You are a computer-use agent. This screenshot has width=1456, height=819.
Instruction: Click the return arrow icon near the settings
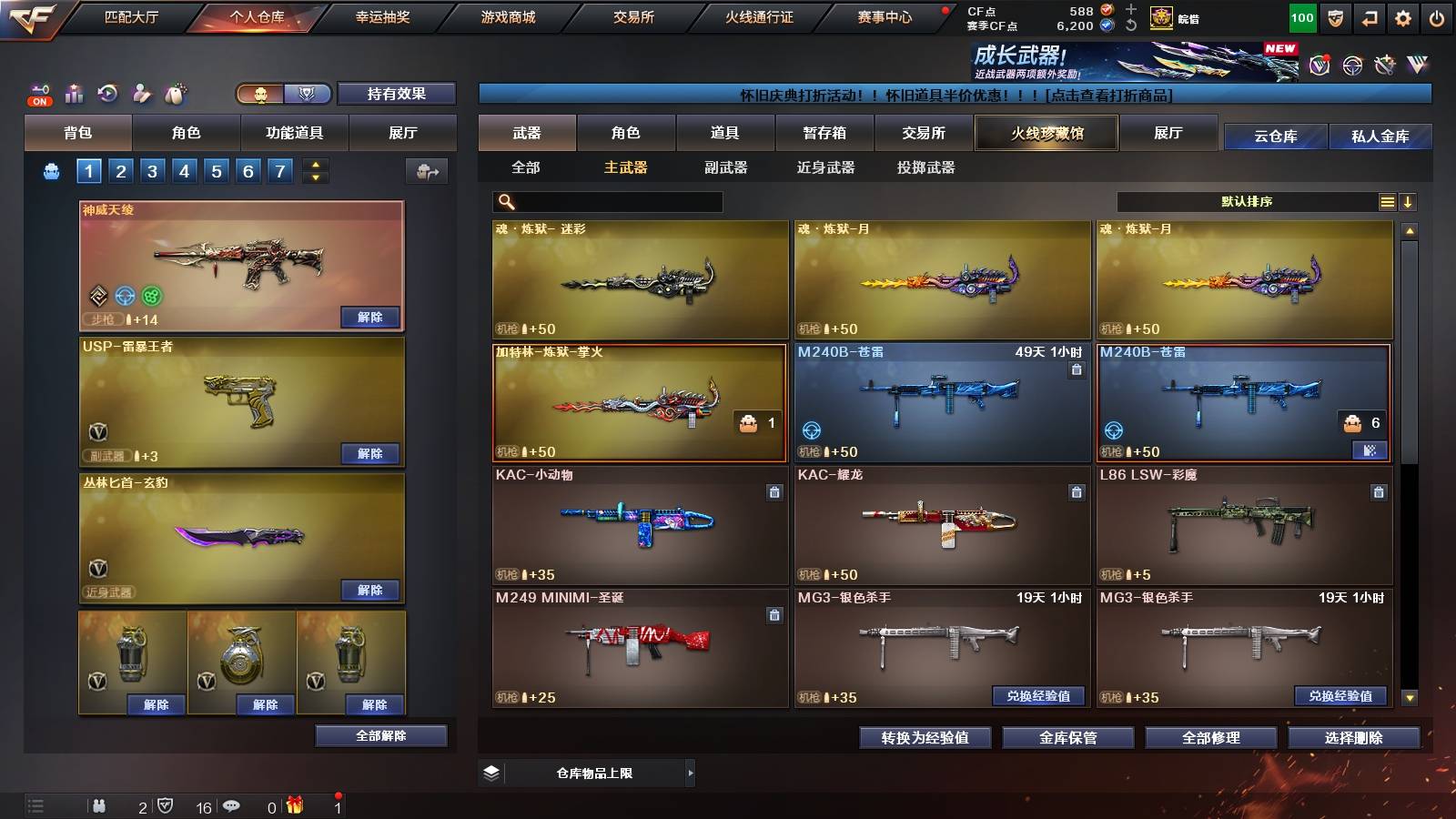coord(1370,17)
